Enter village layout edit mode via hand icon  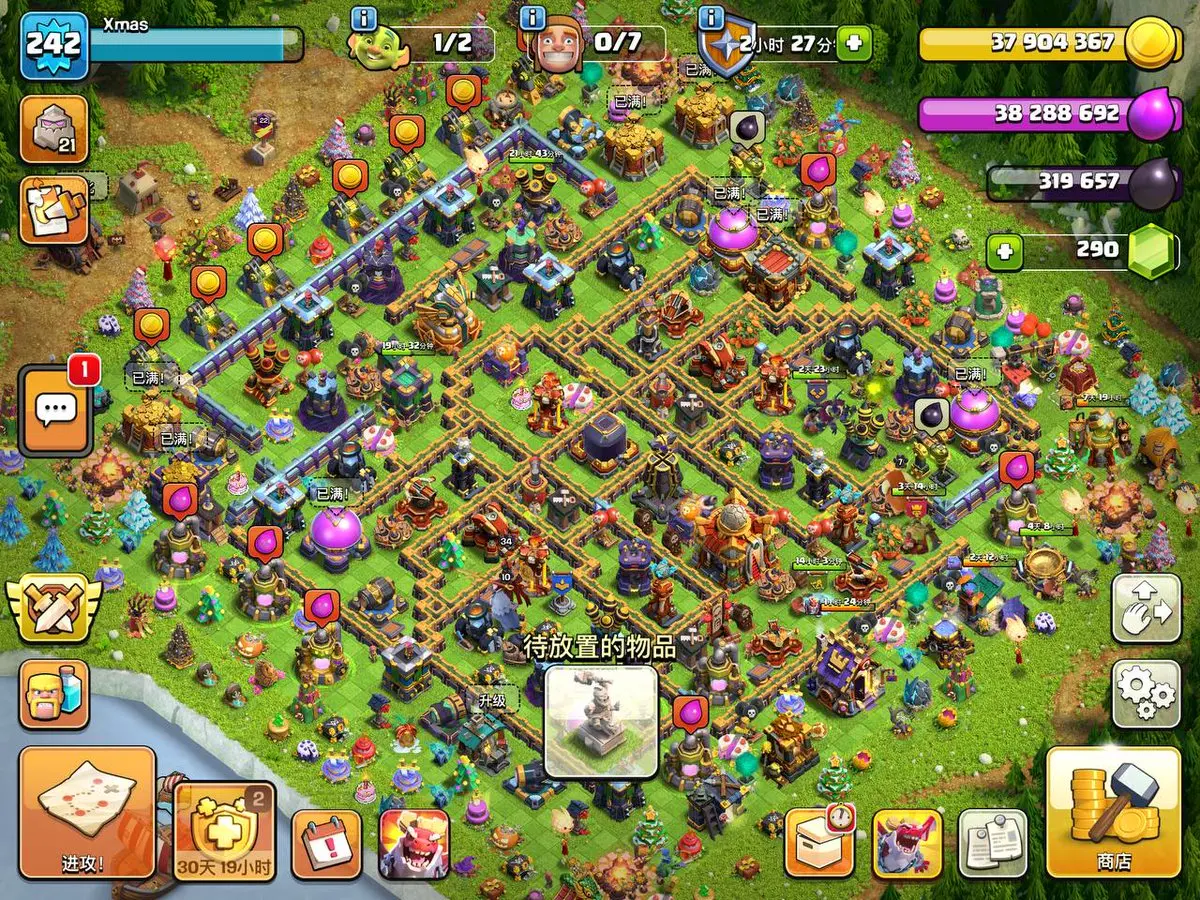coord(1146,608)
